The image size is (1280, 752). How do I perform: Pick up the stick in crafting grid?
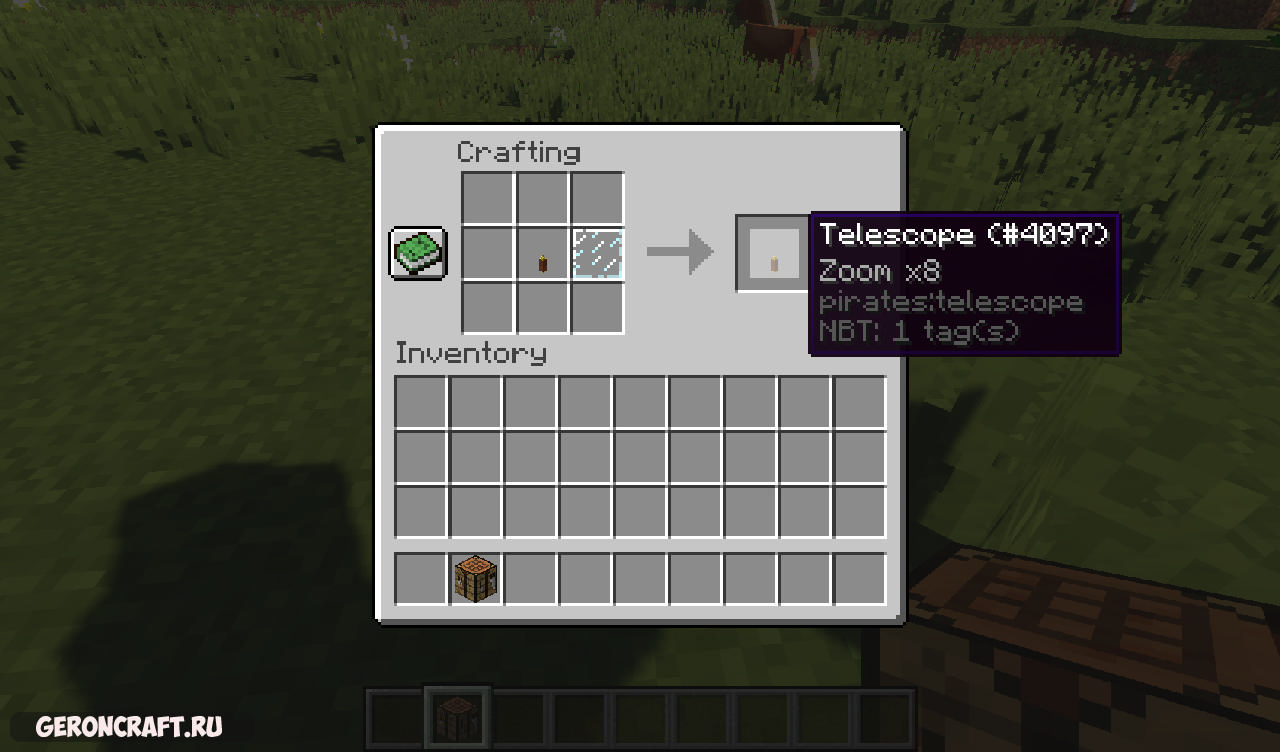pos(543,254)
